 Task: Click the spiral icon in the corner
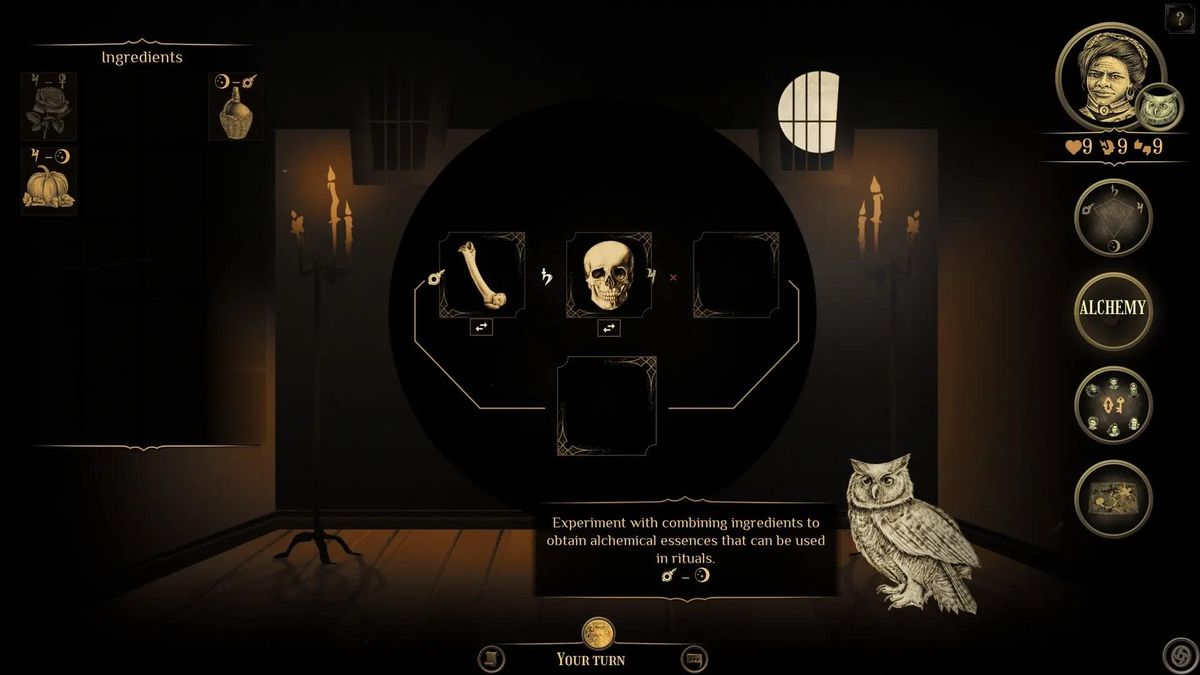1180,655
